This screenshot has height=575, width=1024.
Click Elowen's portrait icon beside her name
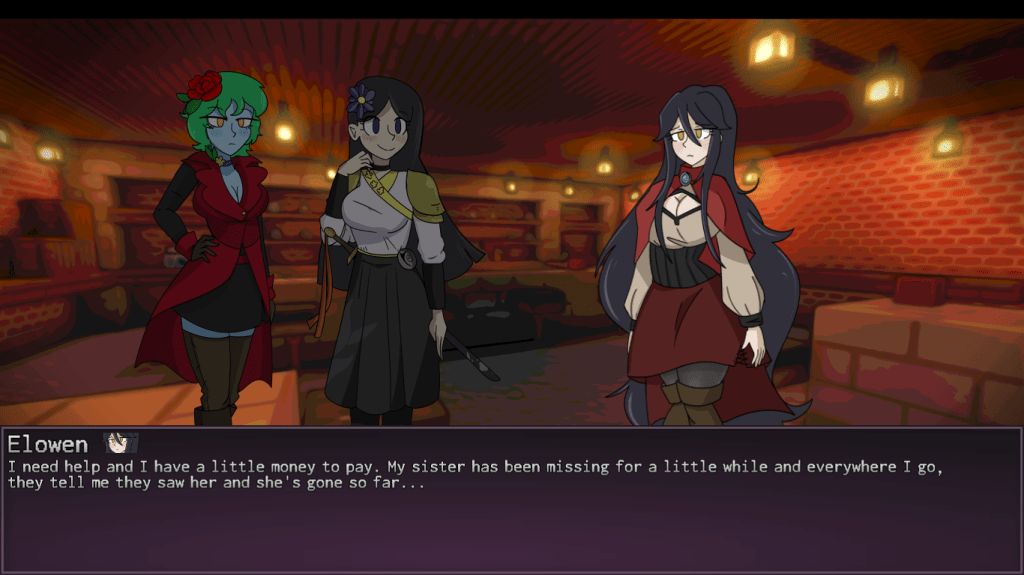pyautogui.click(x=120, y=443)
